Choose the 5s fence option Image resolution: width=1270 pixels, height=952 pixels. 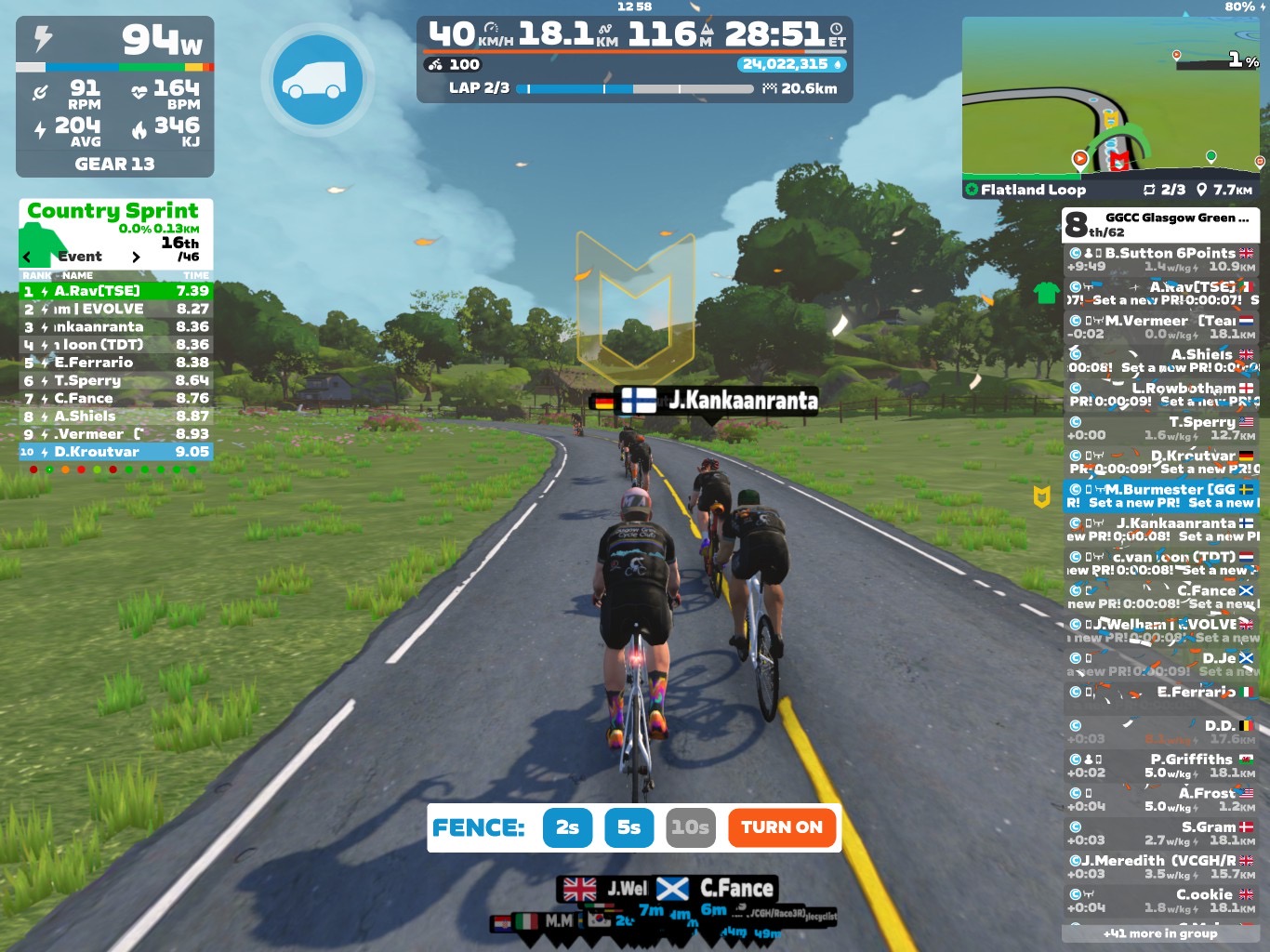tap(629, 827)
